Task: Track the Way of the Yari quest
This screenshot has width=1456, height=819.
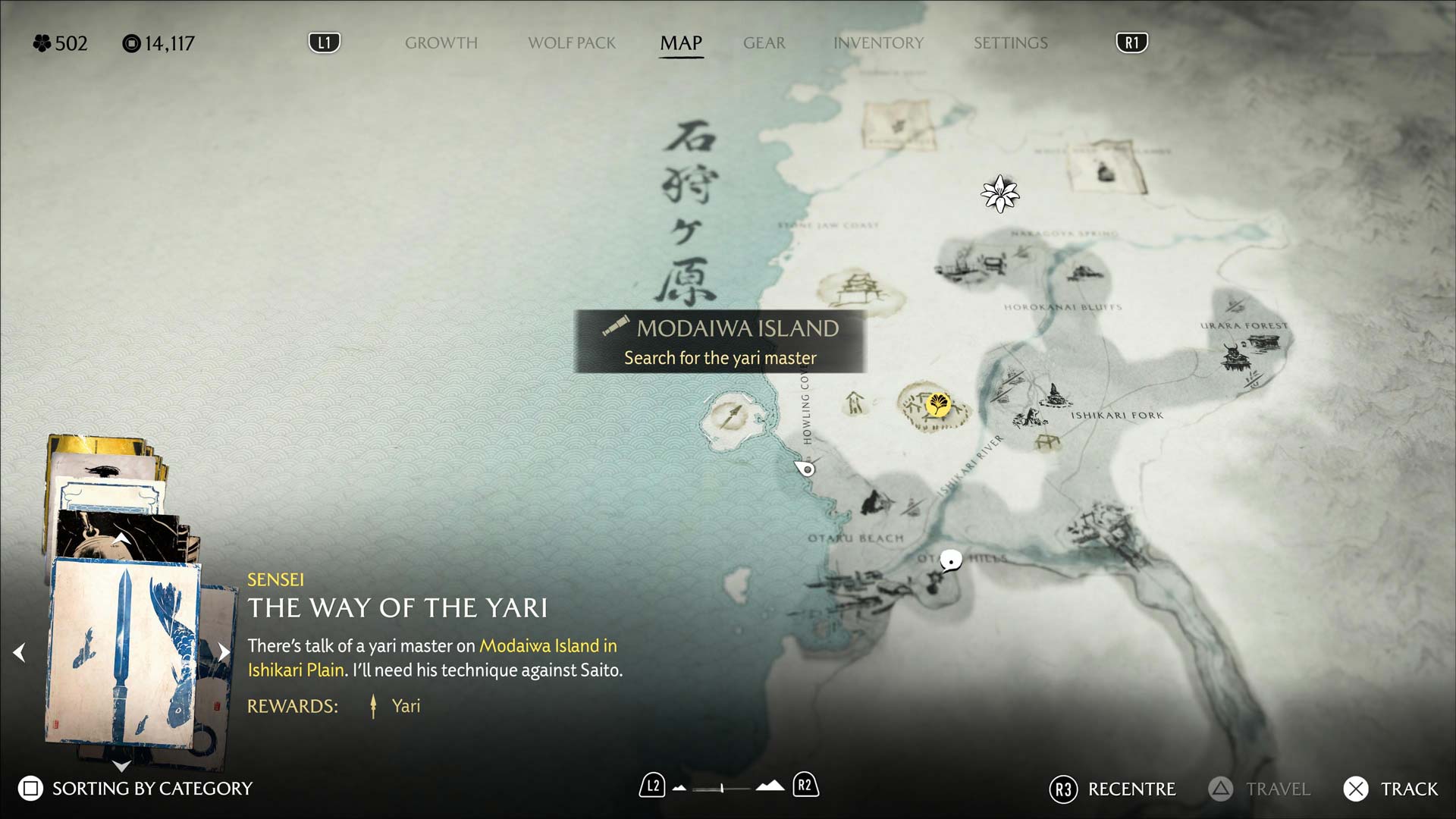Action: coord(1391,789)
